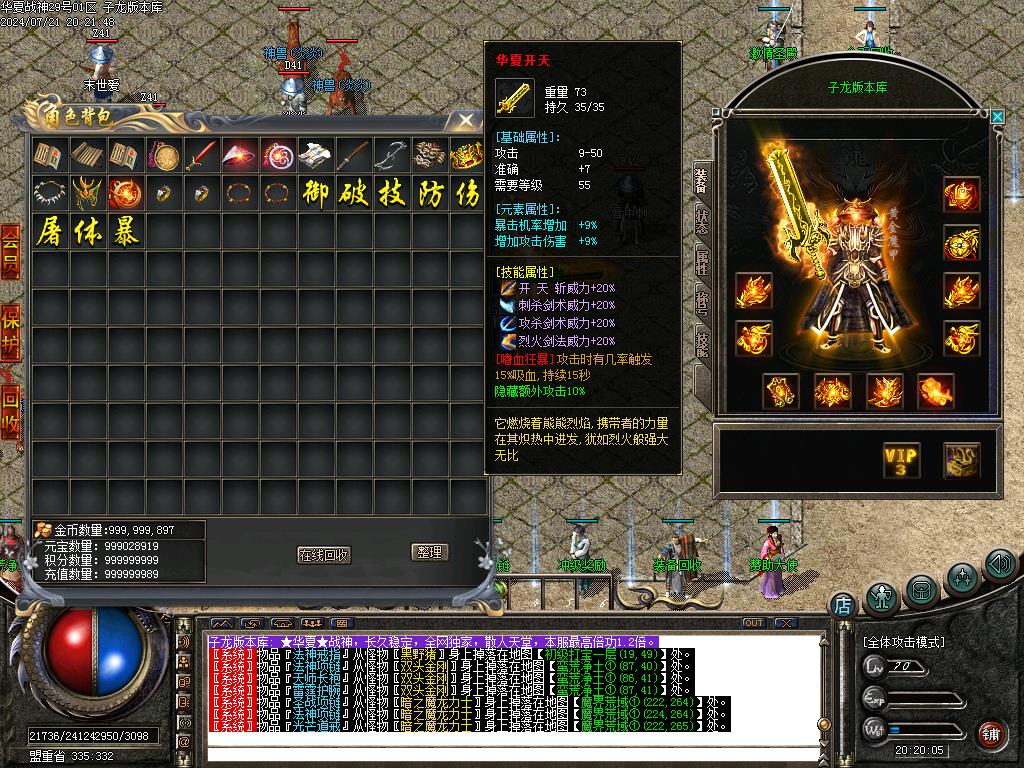The width and height of the screenshot is (1024, 768).
Task: Open the red 铺 stall button
Action: pos(991,735)
